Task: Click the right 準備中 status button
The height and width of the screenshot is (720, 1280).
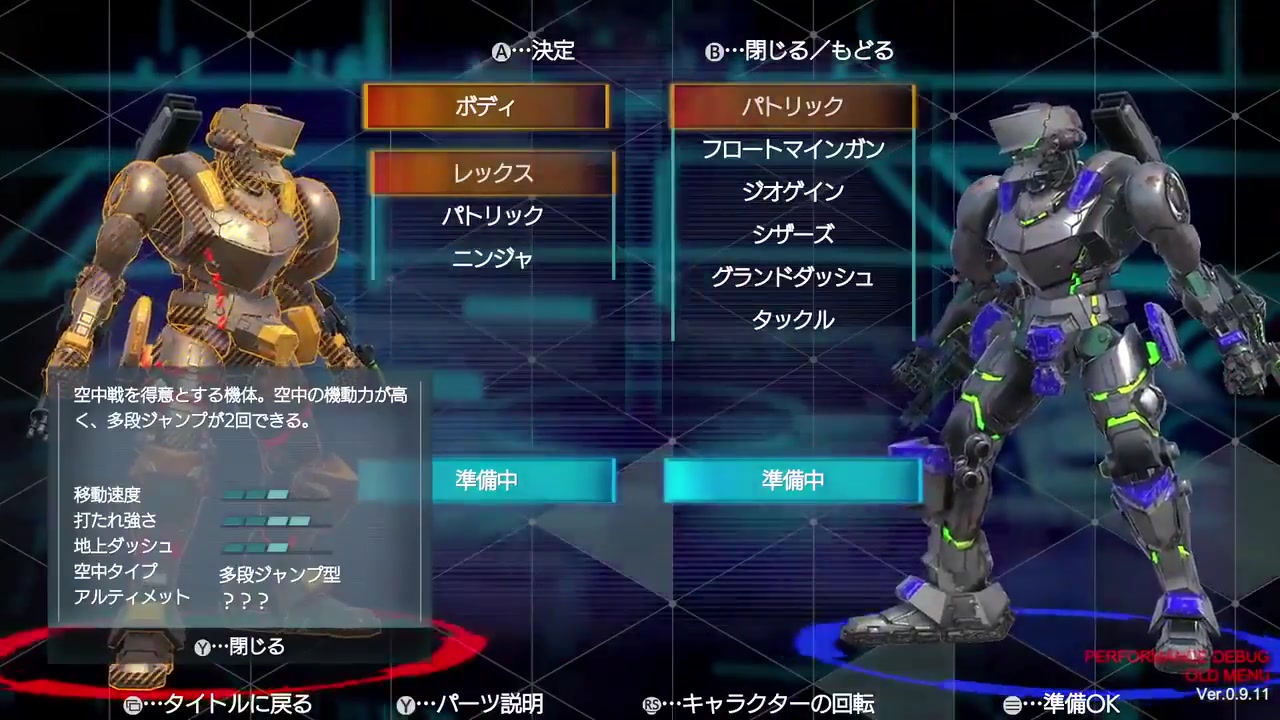Action: 792,480
